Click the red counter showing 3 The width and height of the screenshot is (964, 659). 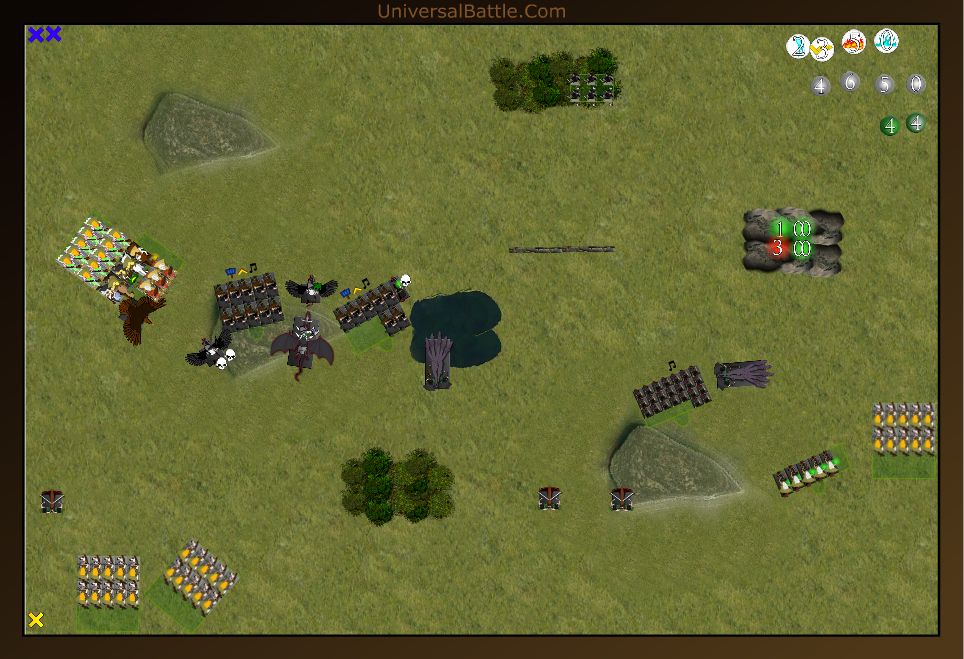click(x=779, y=248)
